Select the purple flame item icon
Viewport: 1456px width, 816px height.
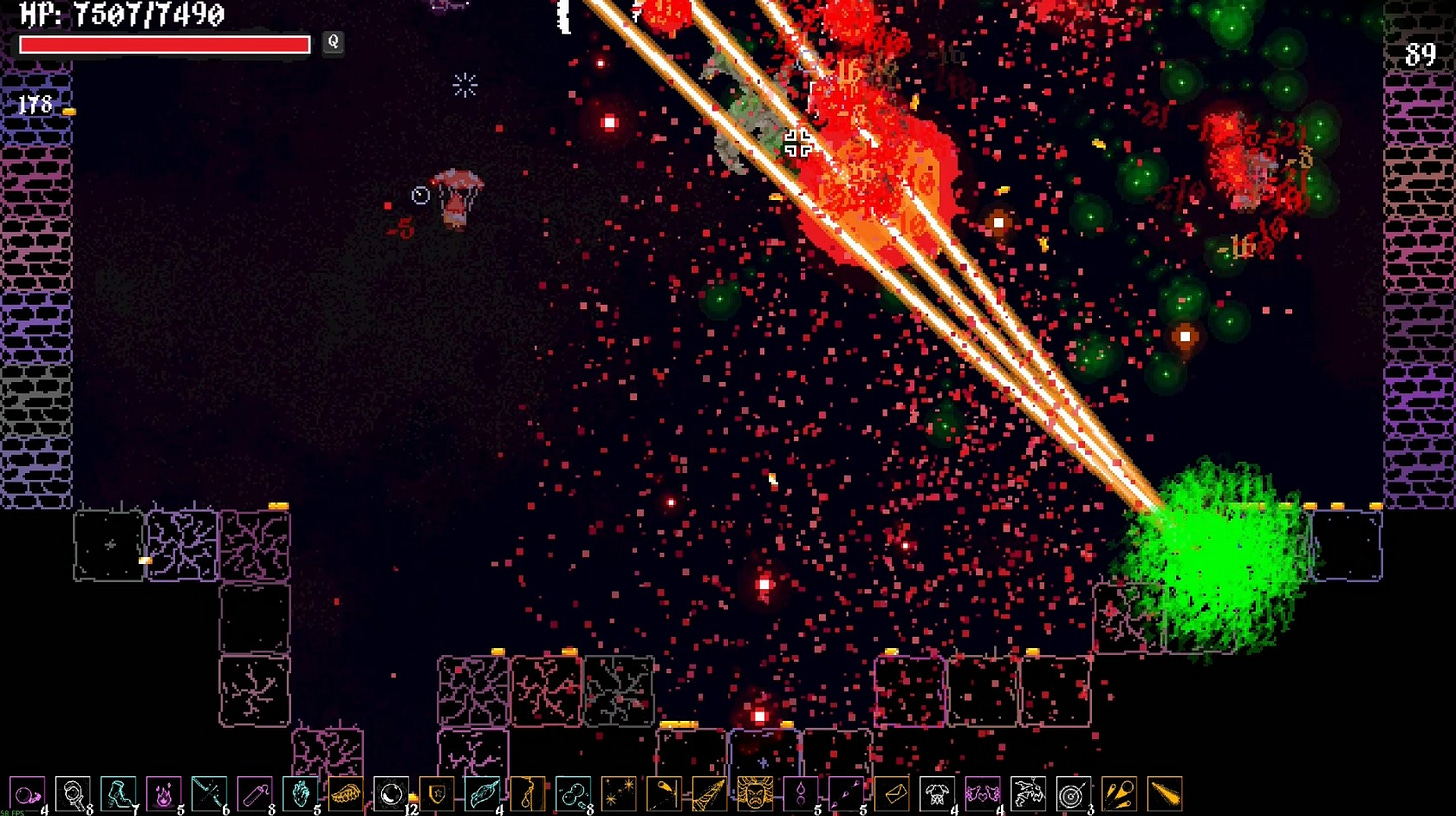pos(164,794)
